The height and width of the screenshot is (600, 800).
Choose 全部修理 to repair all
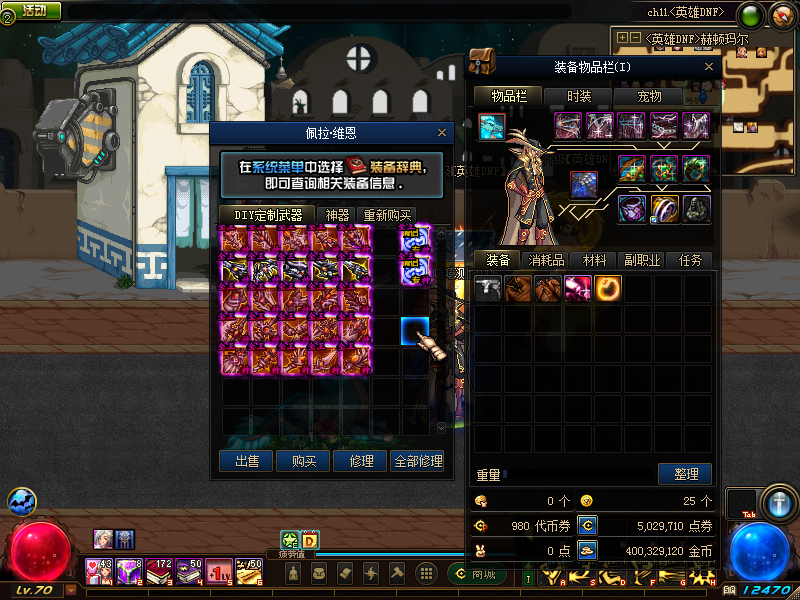click(x=418, y=461)
